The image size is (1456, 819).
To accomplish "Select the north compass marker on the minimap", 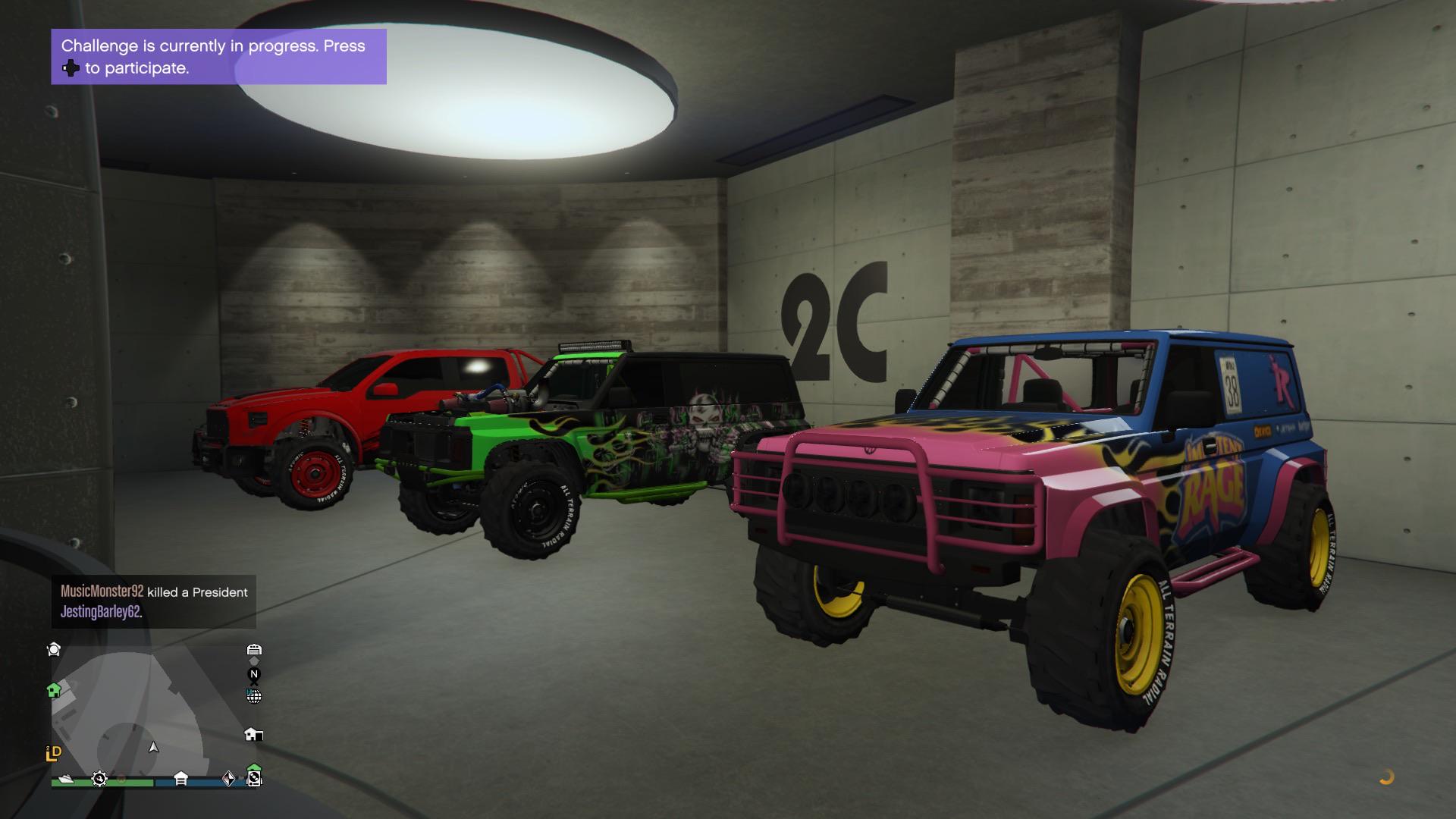I will (x=254, y=674).
